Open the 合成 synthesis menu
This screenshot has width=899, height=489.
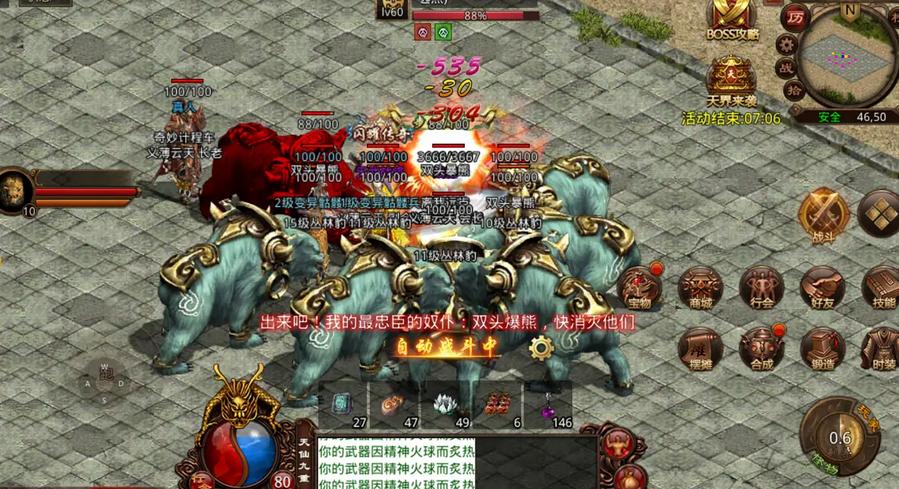tap(761, 349)
